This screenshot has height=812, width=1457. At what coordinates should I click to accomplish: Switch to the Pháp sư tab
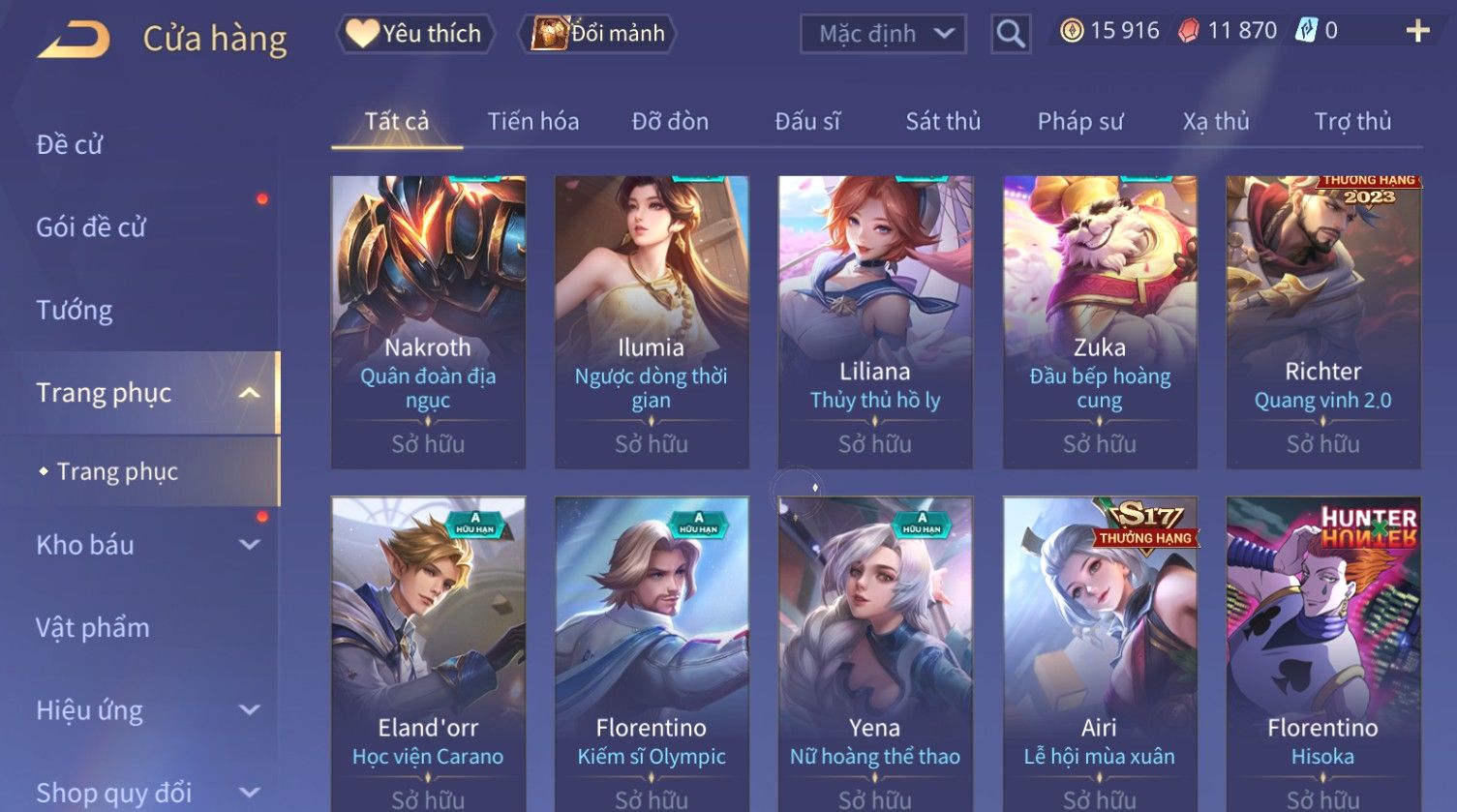pyautogui.click(x=1080, y=122)
